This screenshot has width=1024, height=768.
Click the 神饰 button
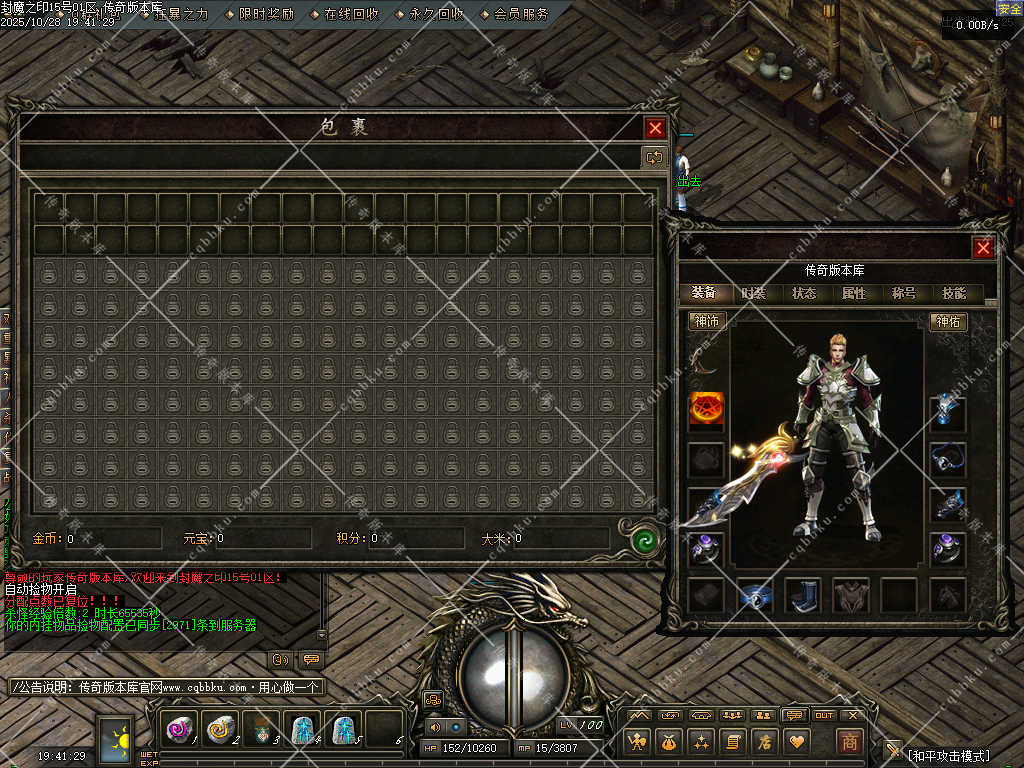pyautogui.click(x=707, y=321)
